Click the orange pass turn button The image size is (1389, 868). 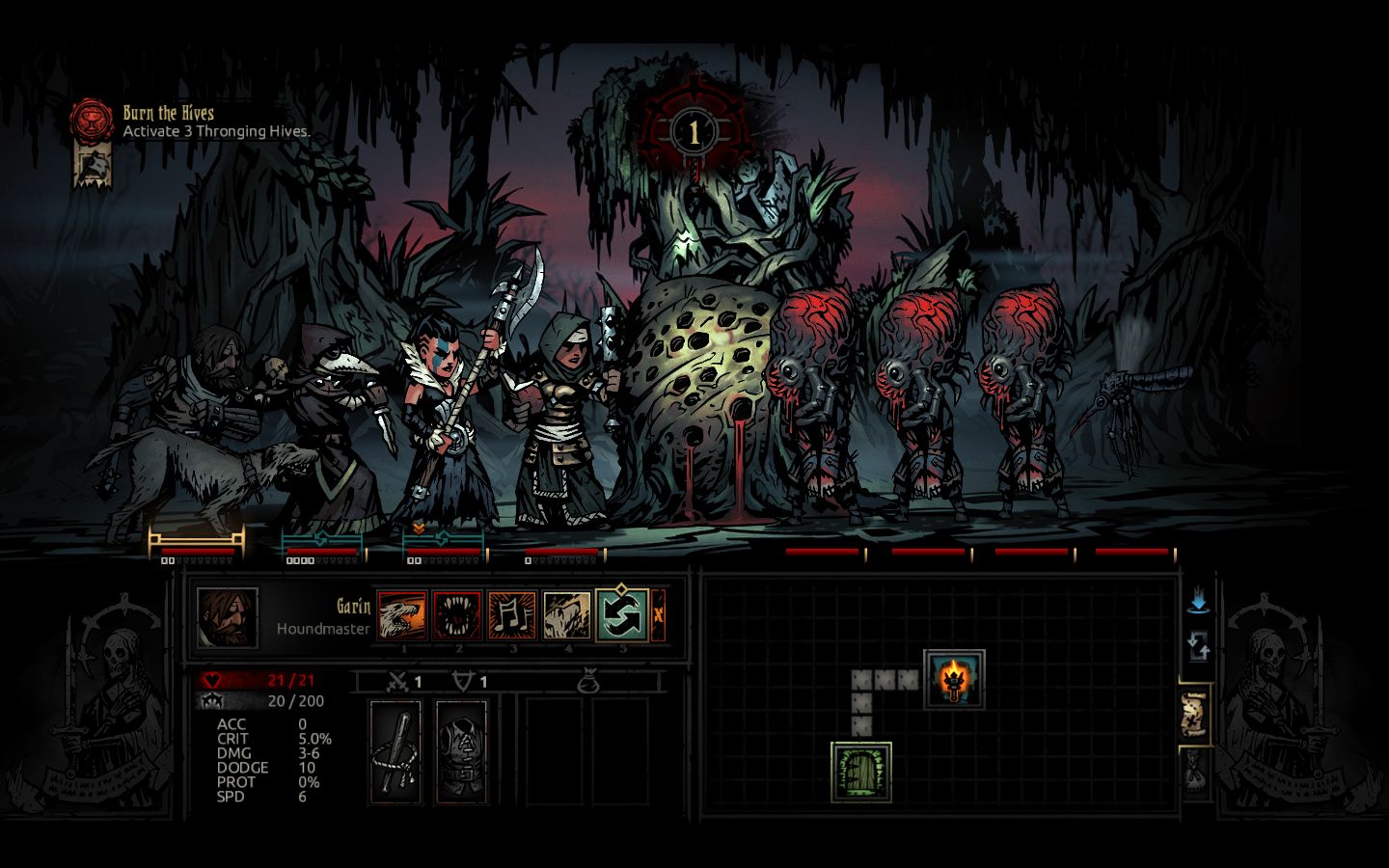[659, 615]
